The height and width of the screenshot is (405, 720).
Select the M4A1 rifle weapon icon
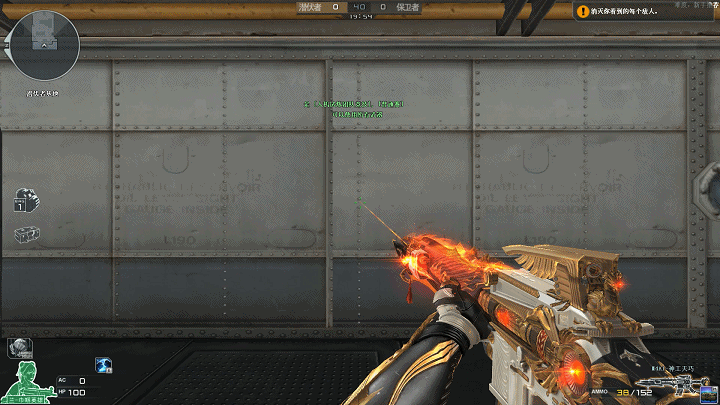coord(670,385)
